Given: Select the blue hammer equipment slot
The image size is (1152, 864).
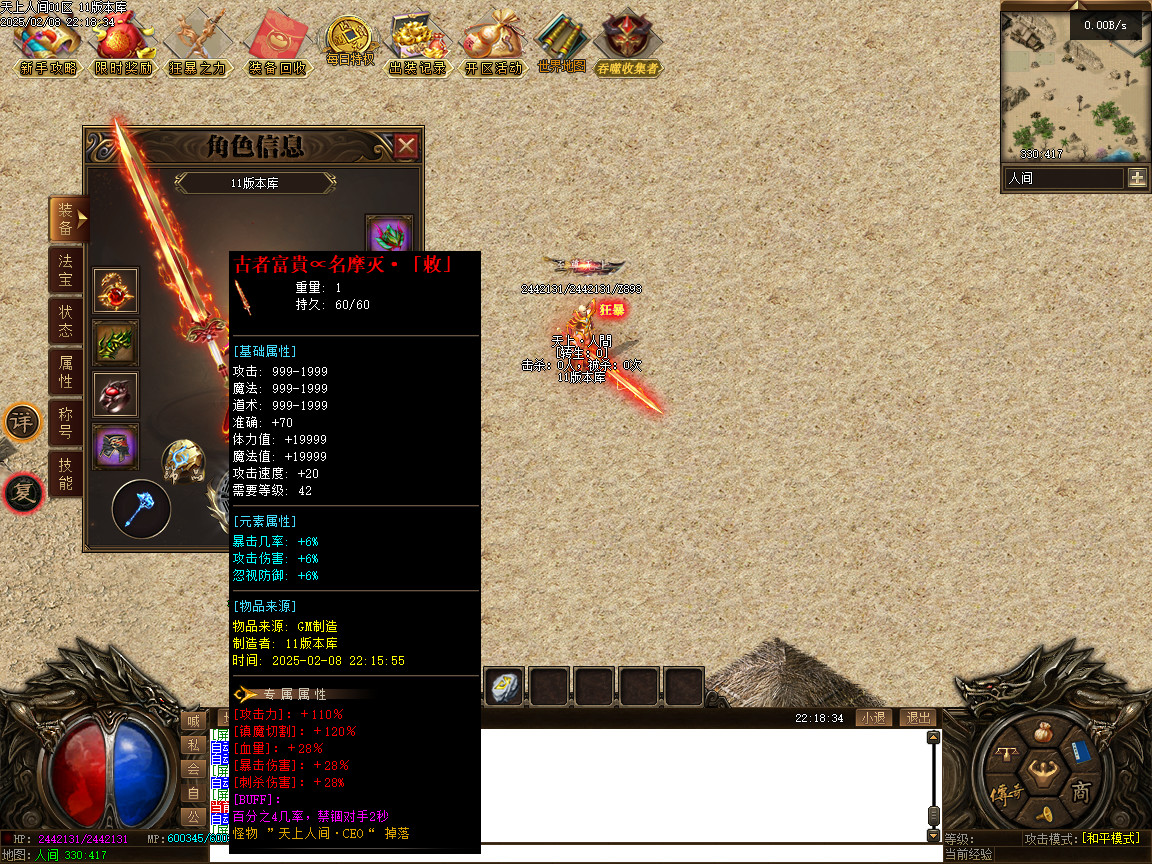Looking at the screenshot, I should (x=140, y=508).
